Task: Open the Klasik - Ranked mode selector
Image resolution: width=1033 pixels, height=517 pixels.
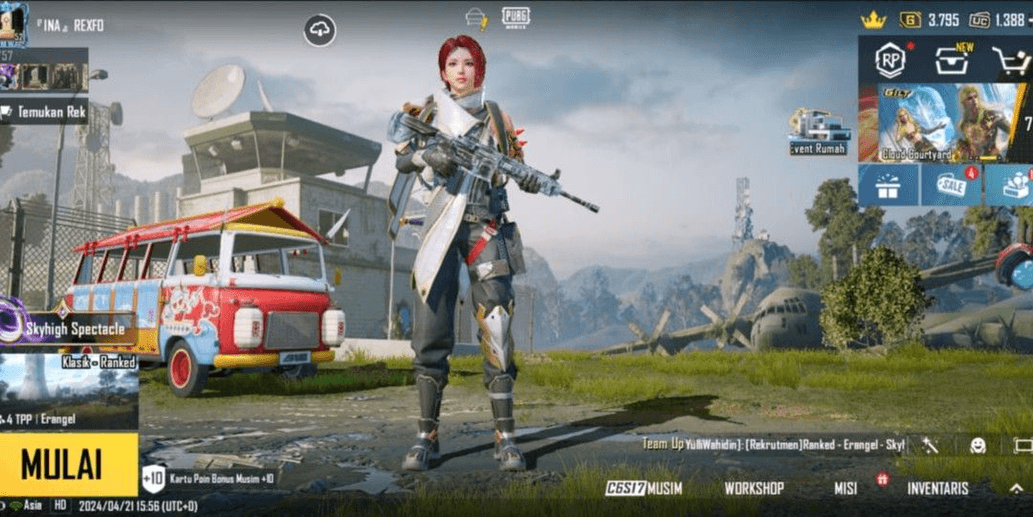Action: click(x=69, y=386)
